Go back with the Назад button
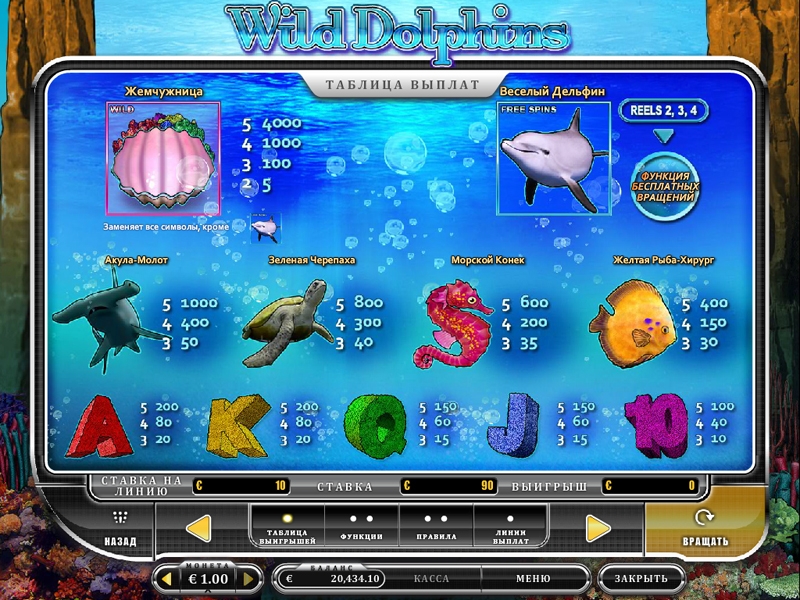This screenshot has width=800, height=600. coord(120,528)
